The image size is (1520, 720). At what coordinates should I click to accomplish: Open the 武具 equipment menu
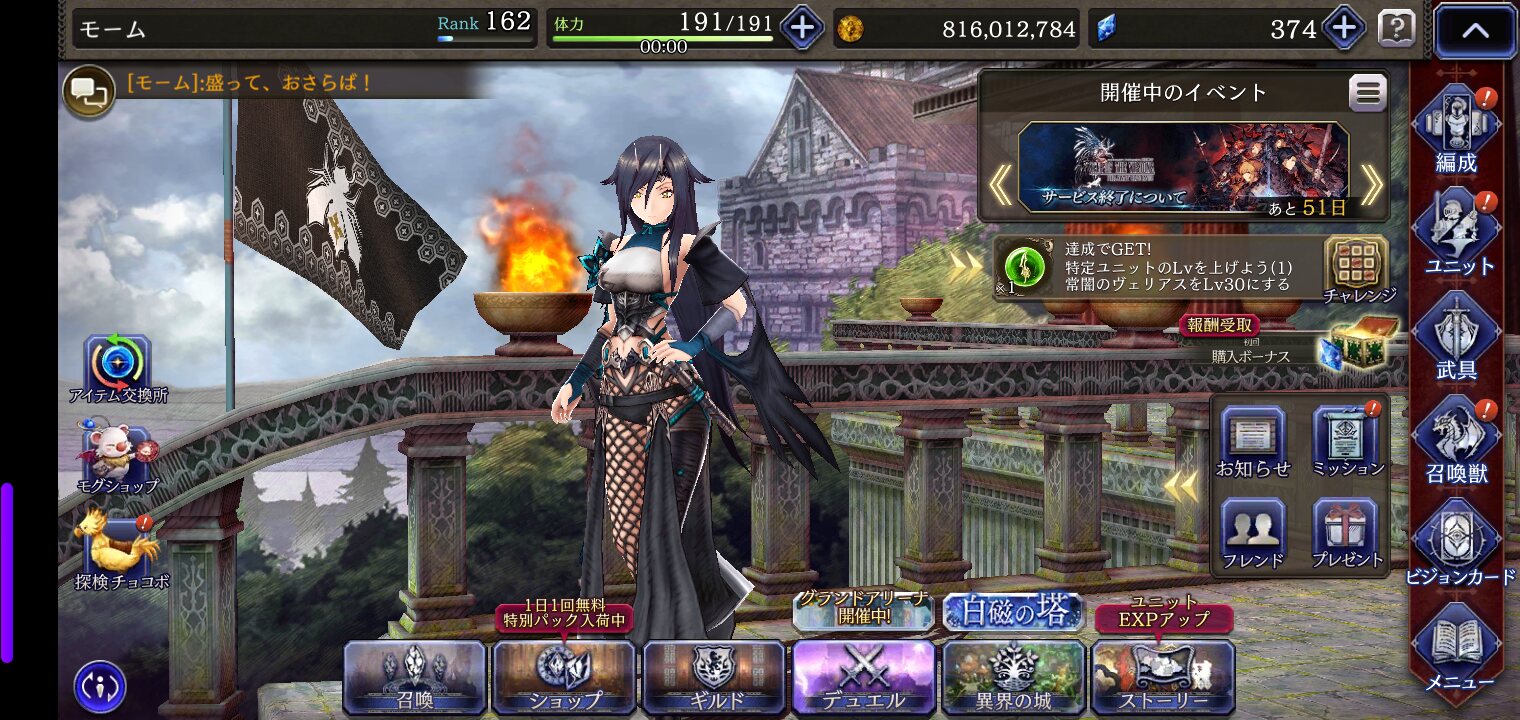[x=1456, y=336]
